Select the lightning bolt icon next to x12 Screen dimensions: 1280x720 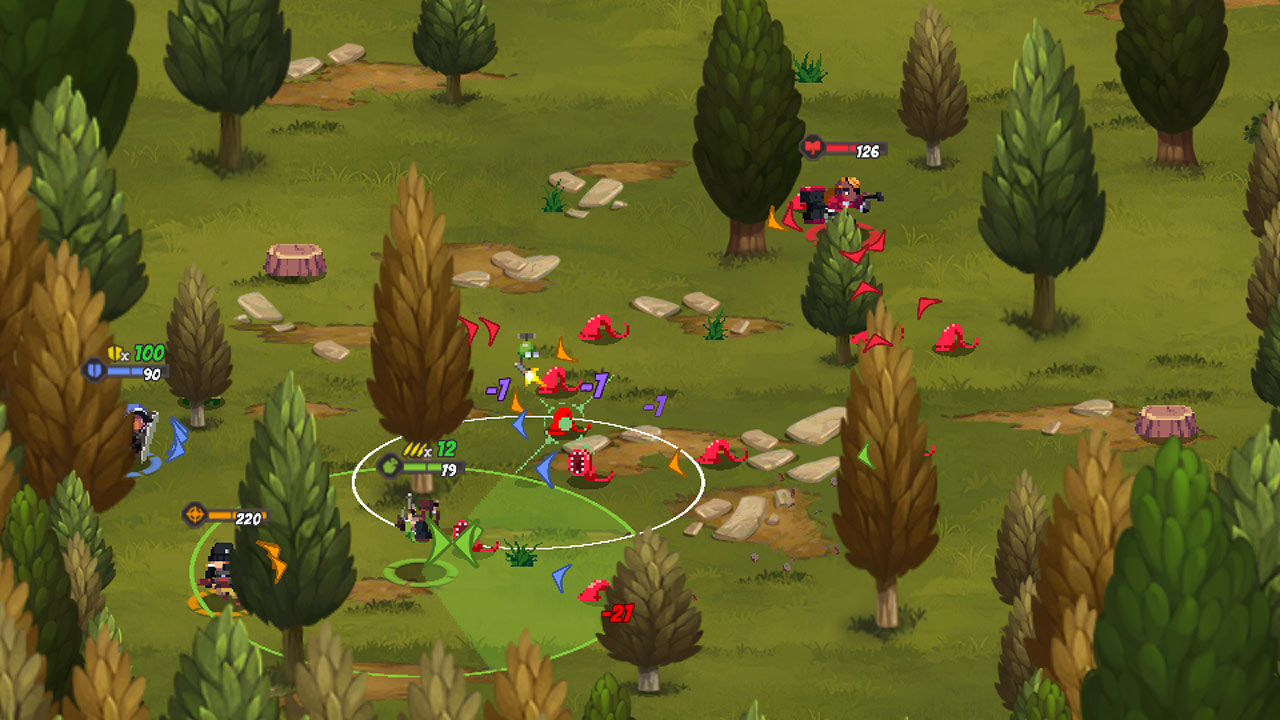tap(414, 448)
